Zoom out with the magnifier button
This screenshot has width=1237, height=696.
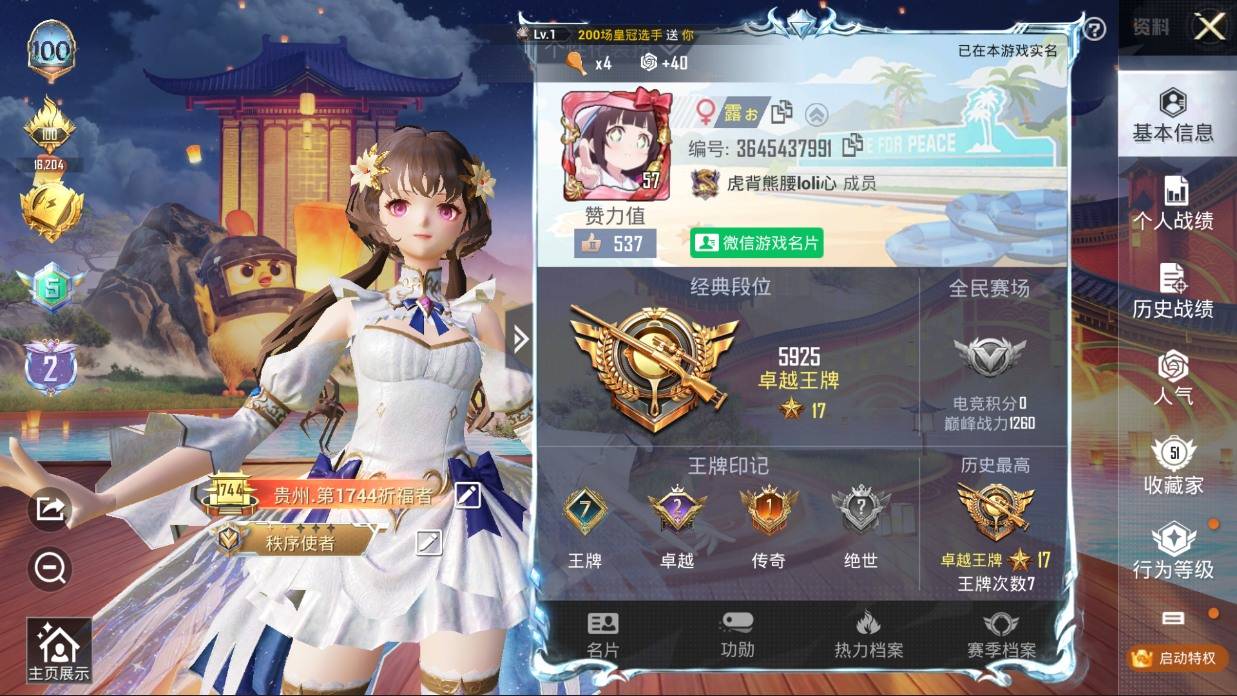49,568
